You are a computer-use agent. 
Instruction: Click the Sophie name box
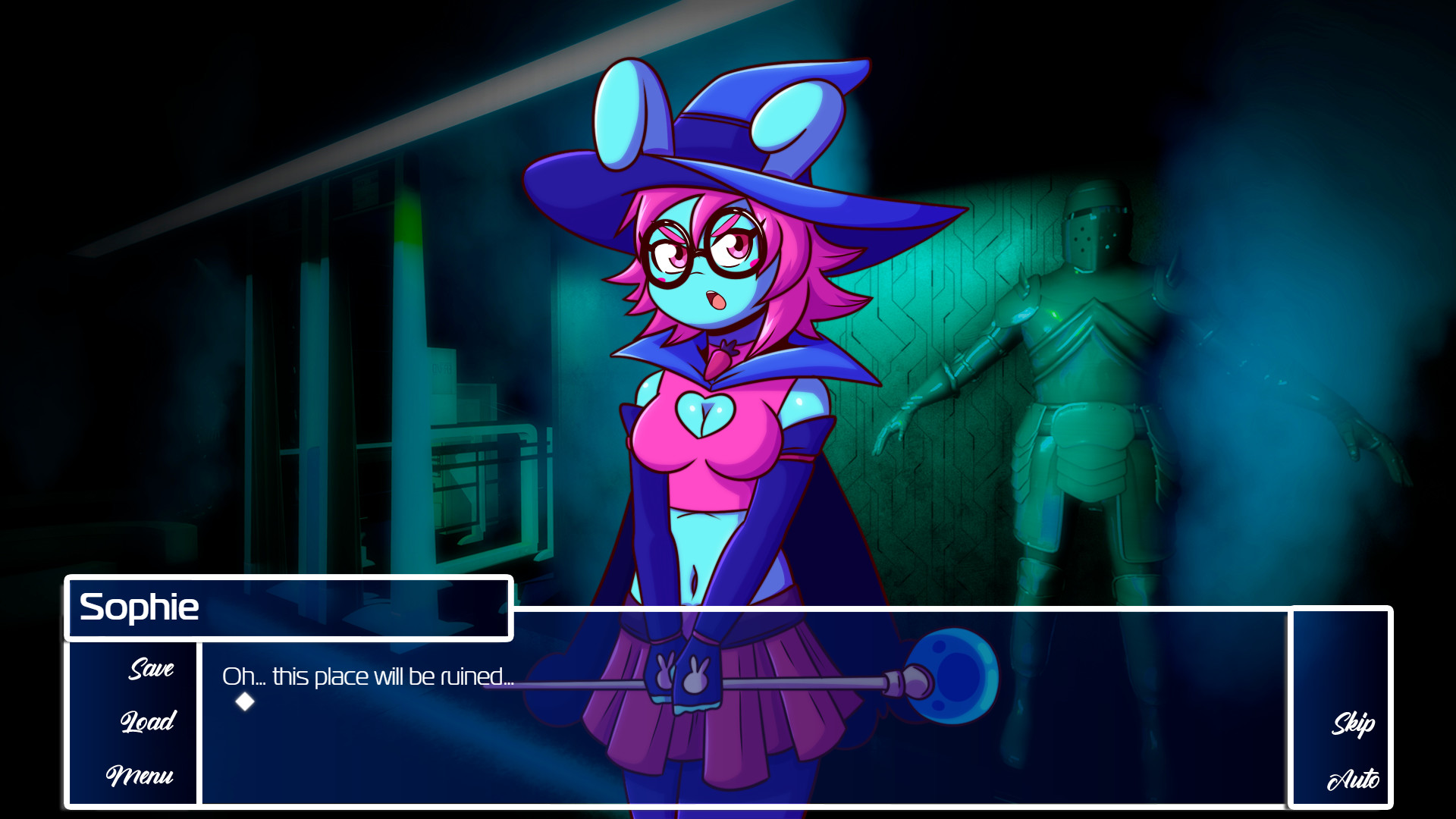(x=288, y=607)
